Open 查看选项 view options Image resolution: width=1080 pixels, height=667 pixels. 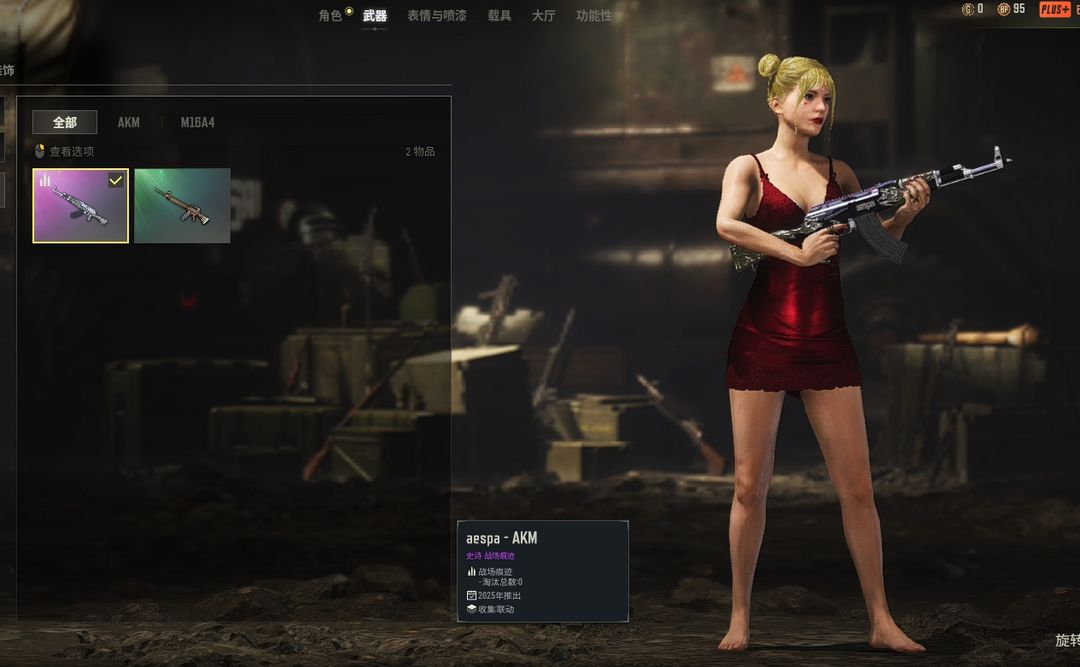coord(66,151)
